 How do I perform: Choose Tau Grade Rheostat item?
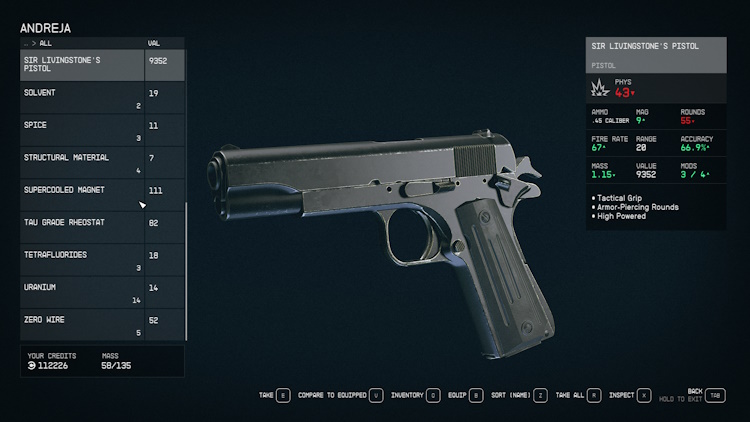click(x=84, y=228)
